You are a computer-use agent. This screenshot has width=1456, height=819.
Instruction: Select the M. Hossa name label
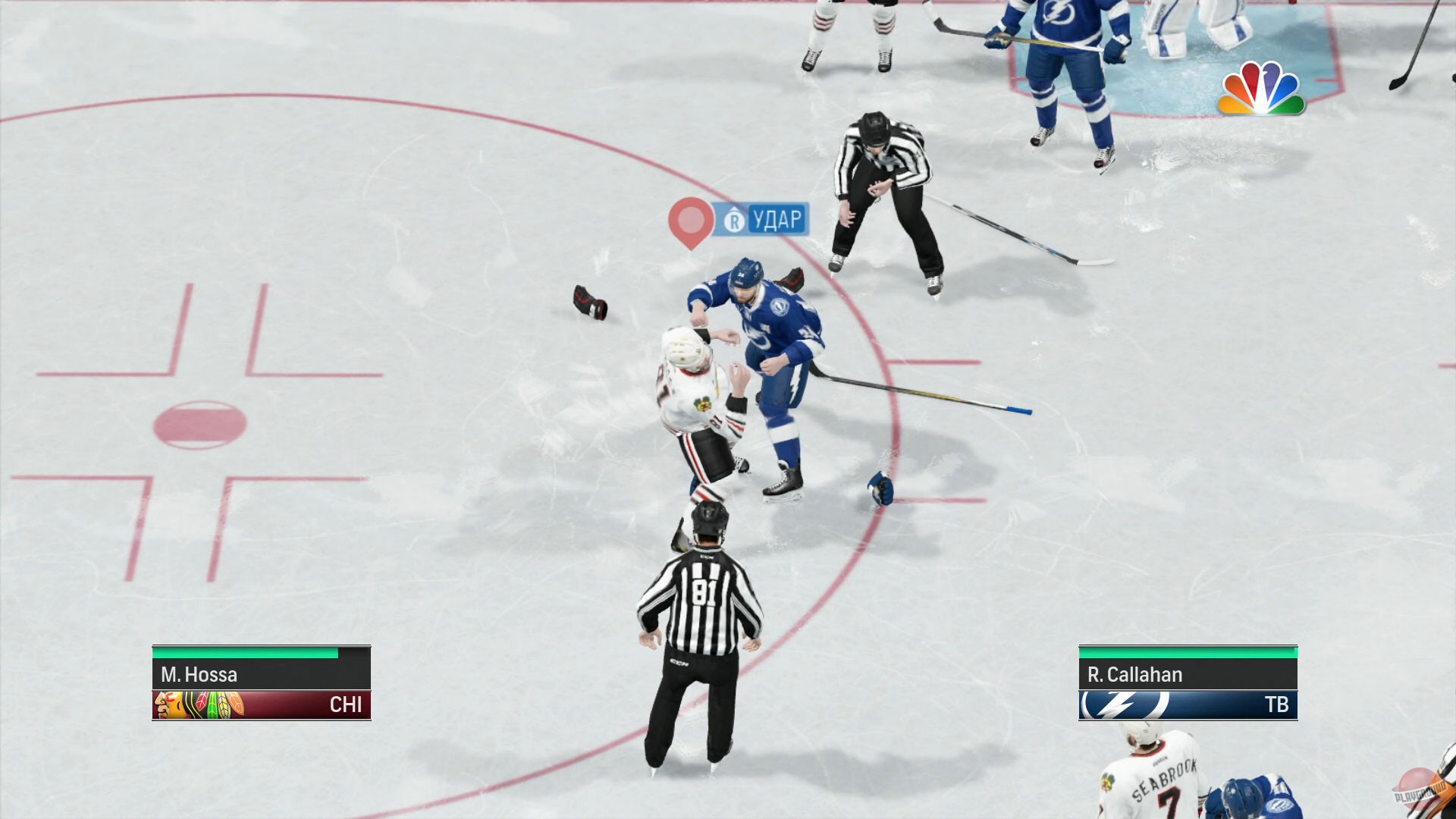point(199,675)
